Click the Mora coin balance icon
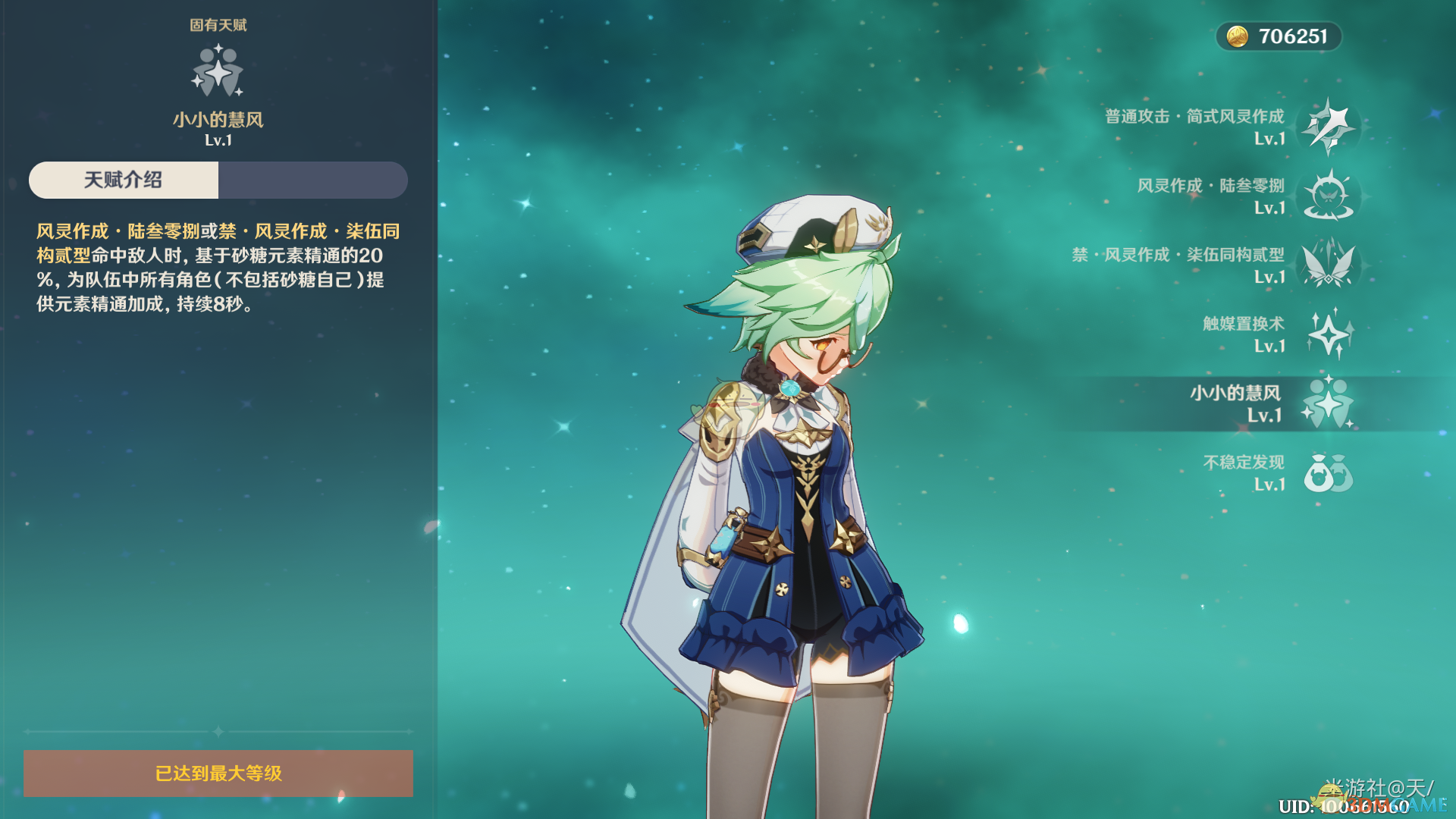This screenshot has width=1456, height=819. 1238,36
